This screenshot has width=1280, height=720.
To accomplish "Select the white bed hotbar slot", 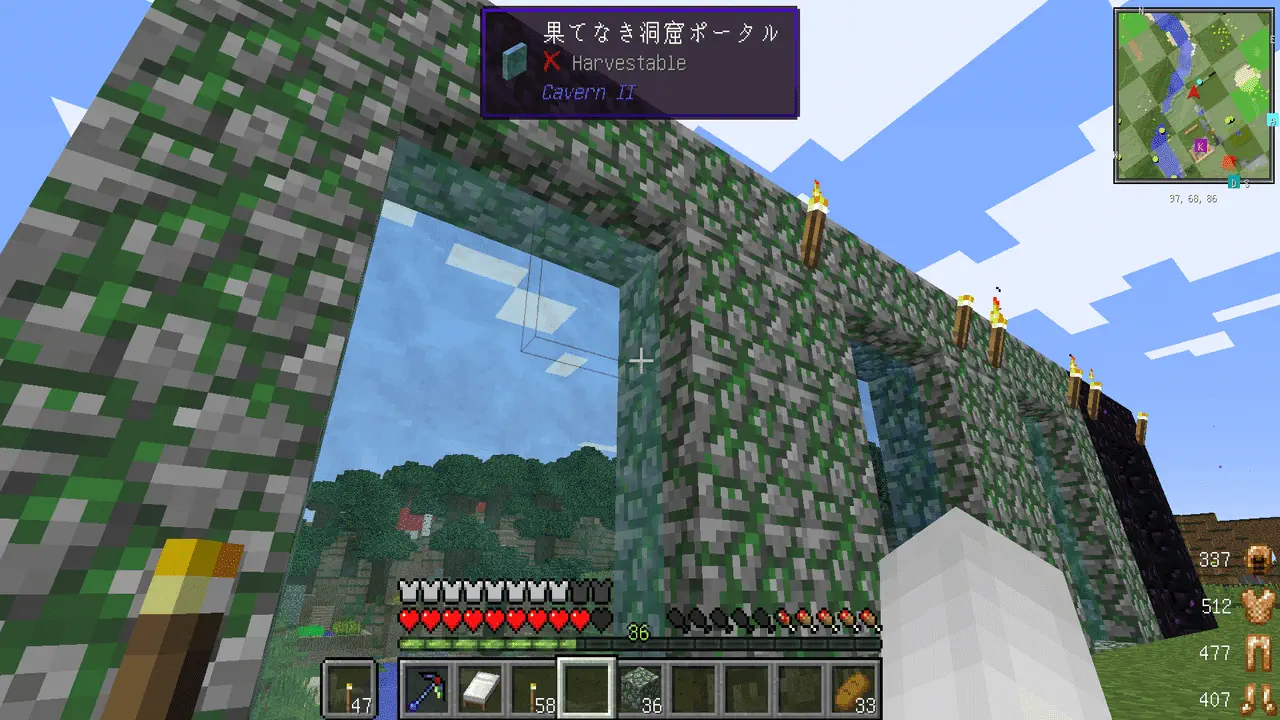I will pyautogui.click(x=480, y=687).
